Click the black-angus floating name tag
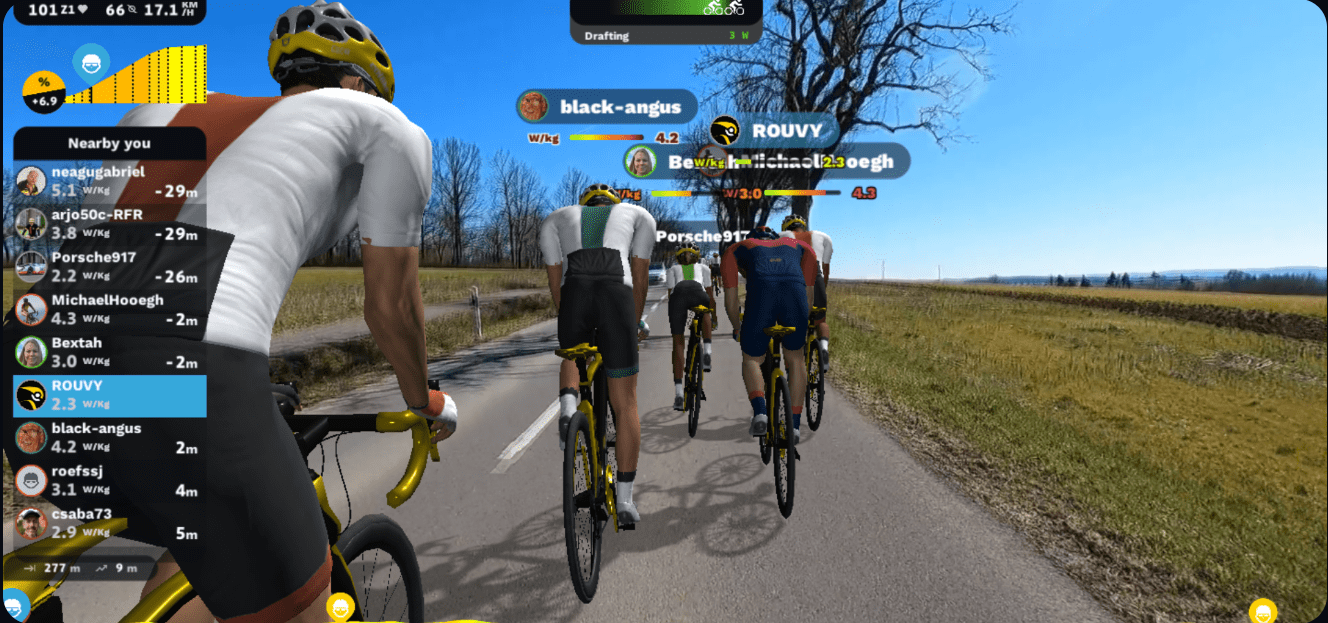The image size is (1328, 623). 606,107
